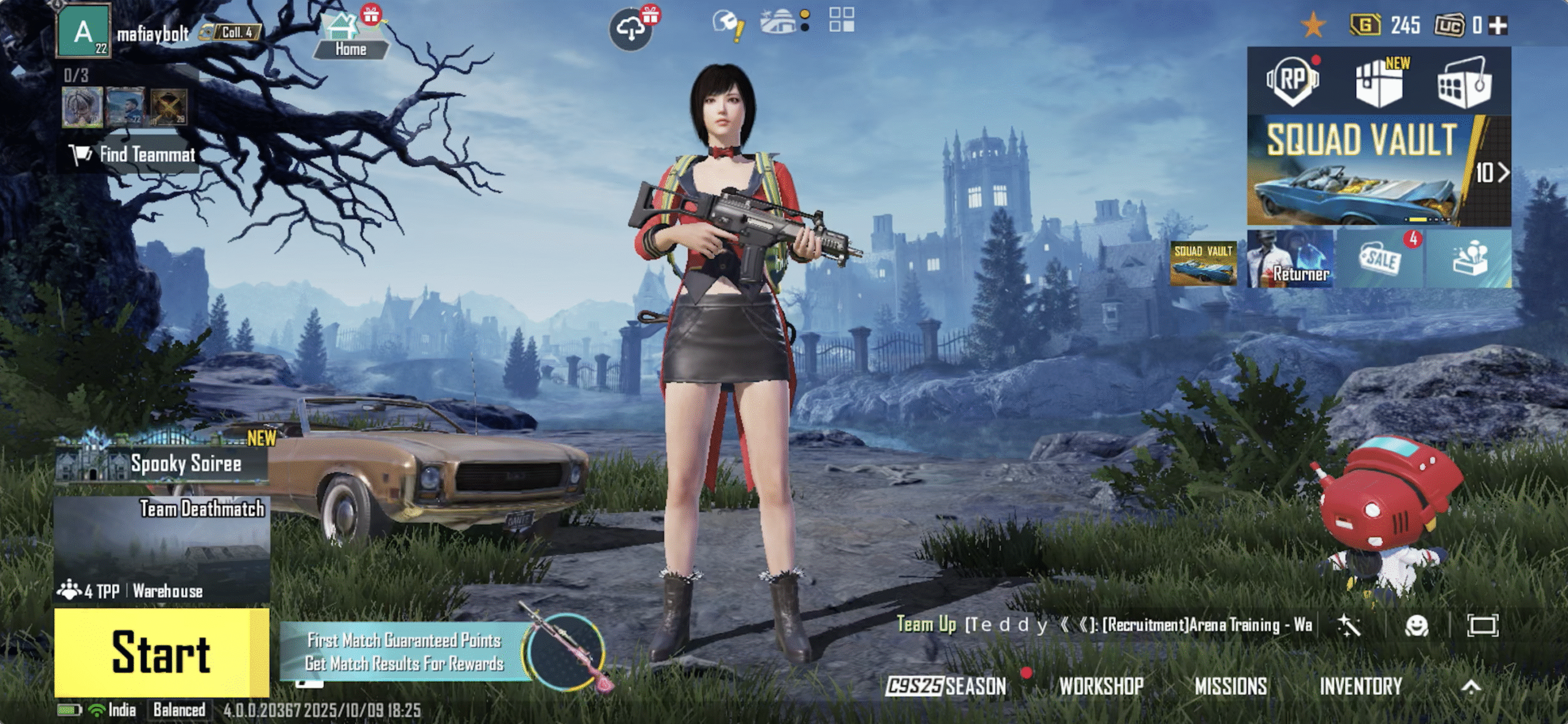Select the Spooky Soiree mode banner

point(162,463)
